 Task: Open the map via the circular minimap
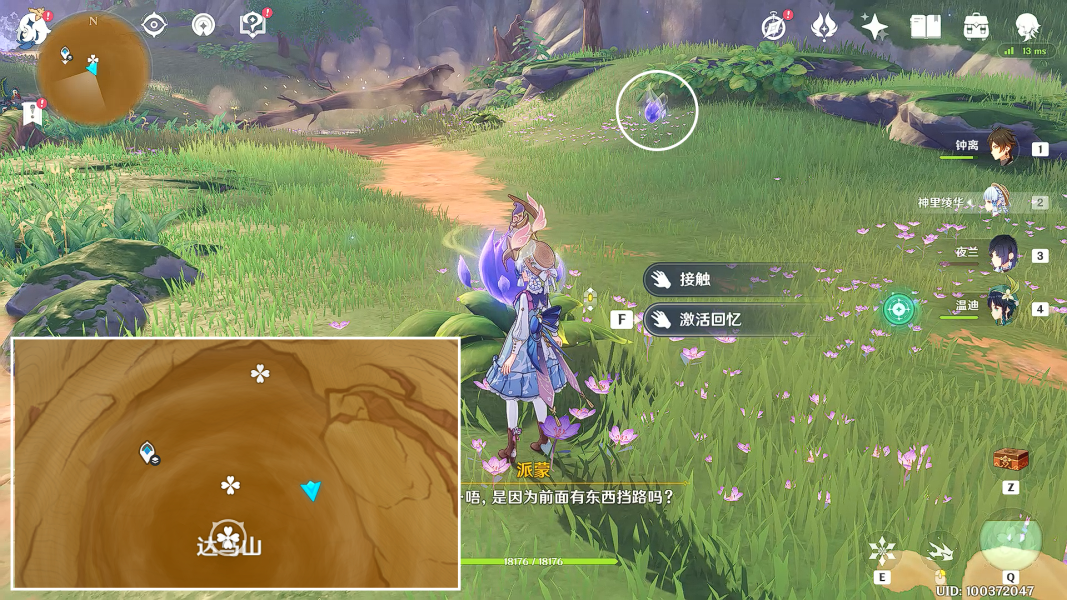(92, 68)
